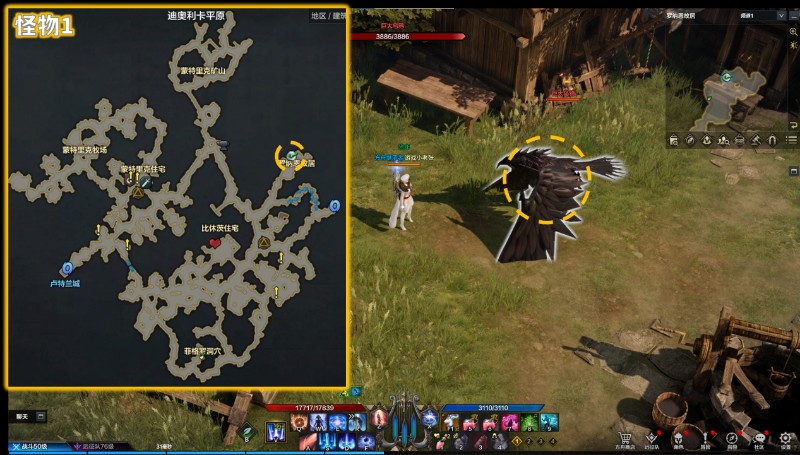The height and width of the screenshot is (455, 800).
Task: Select the 卢特兰城 portal marker on the map
Action: pos(67,268)
